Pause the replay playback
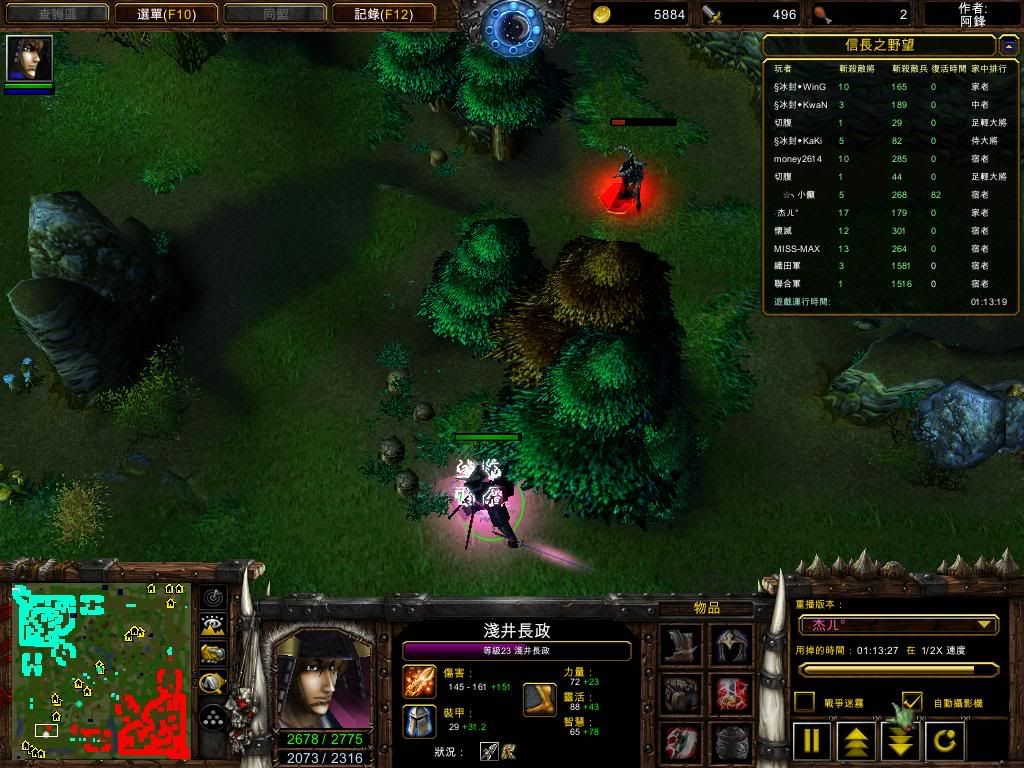 [x=812, y=742]
